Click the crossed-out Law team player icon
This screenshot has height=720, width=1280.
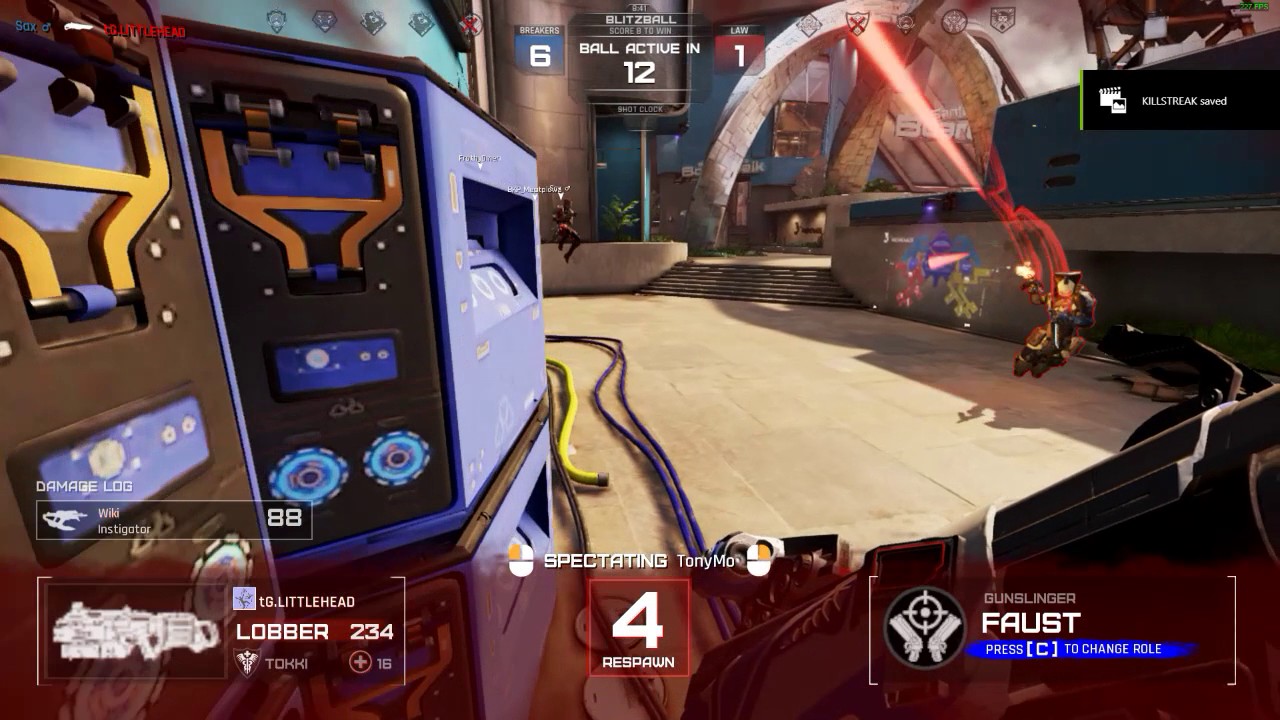pos(857,24)
